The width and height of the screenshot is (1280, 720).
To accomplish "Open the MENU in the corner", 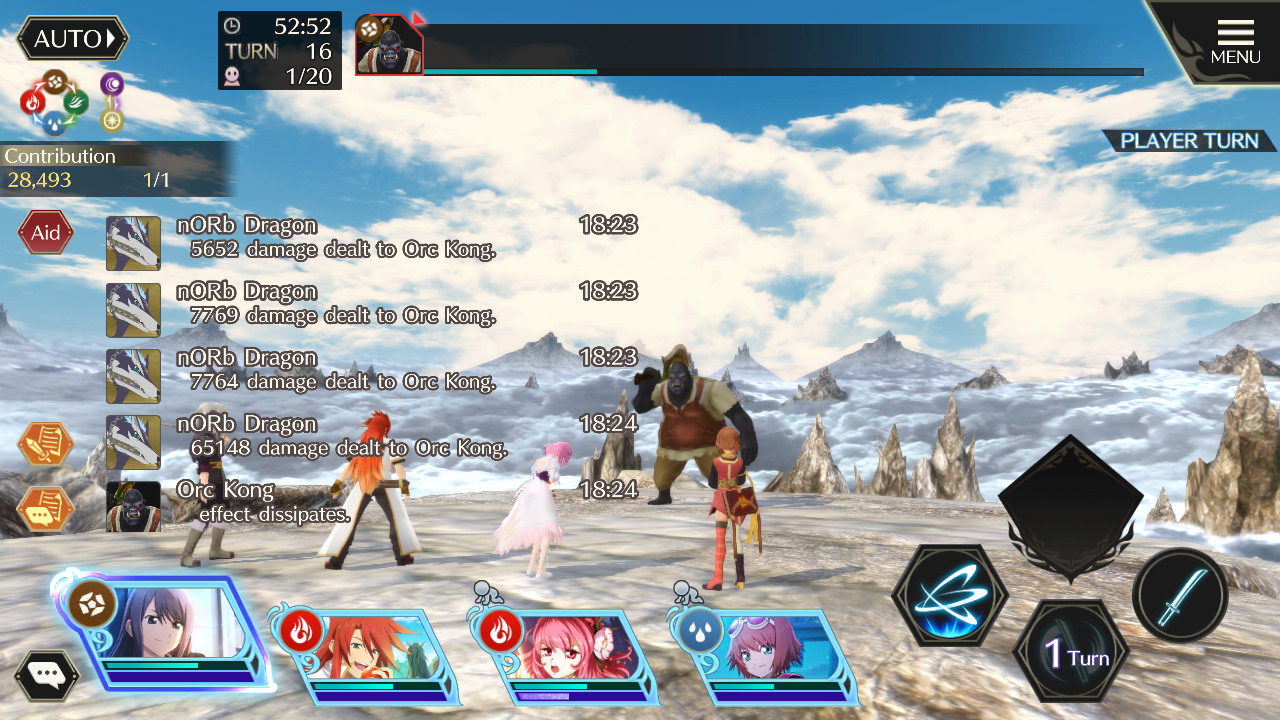I will coord(1235,42).
